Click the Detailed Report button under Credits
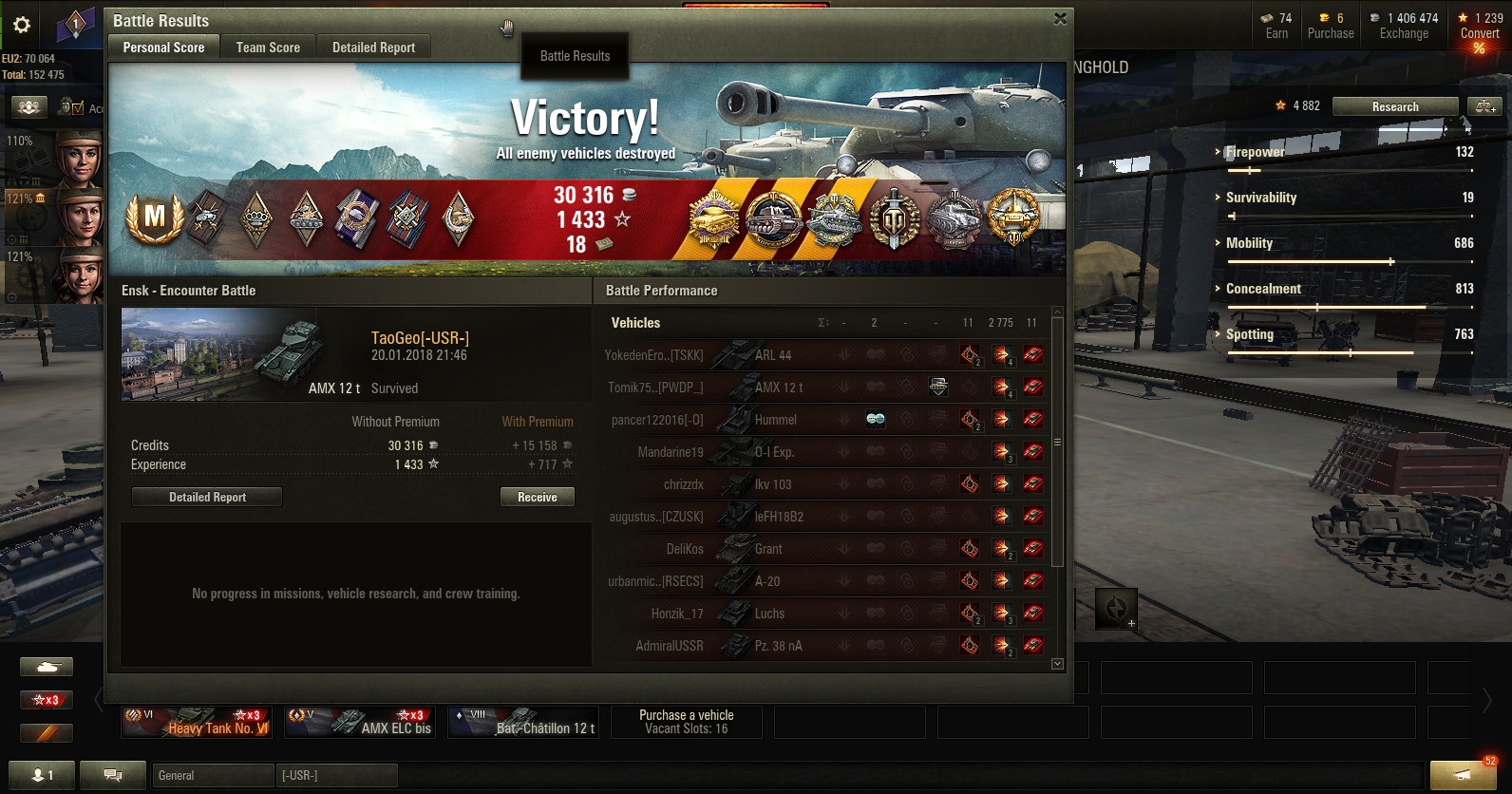The width and height of the screenshot is (1512, 794). click(x=207, y=497)
